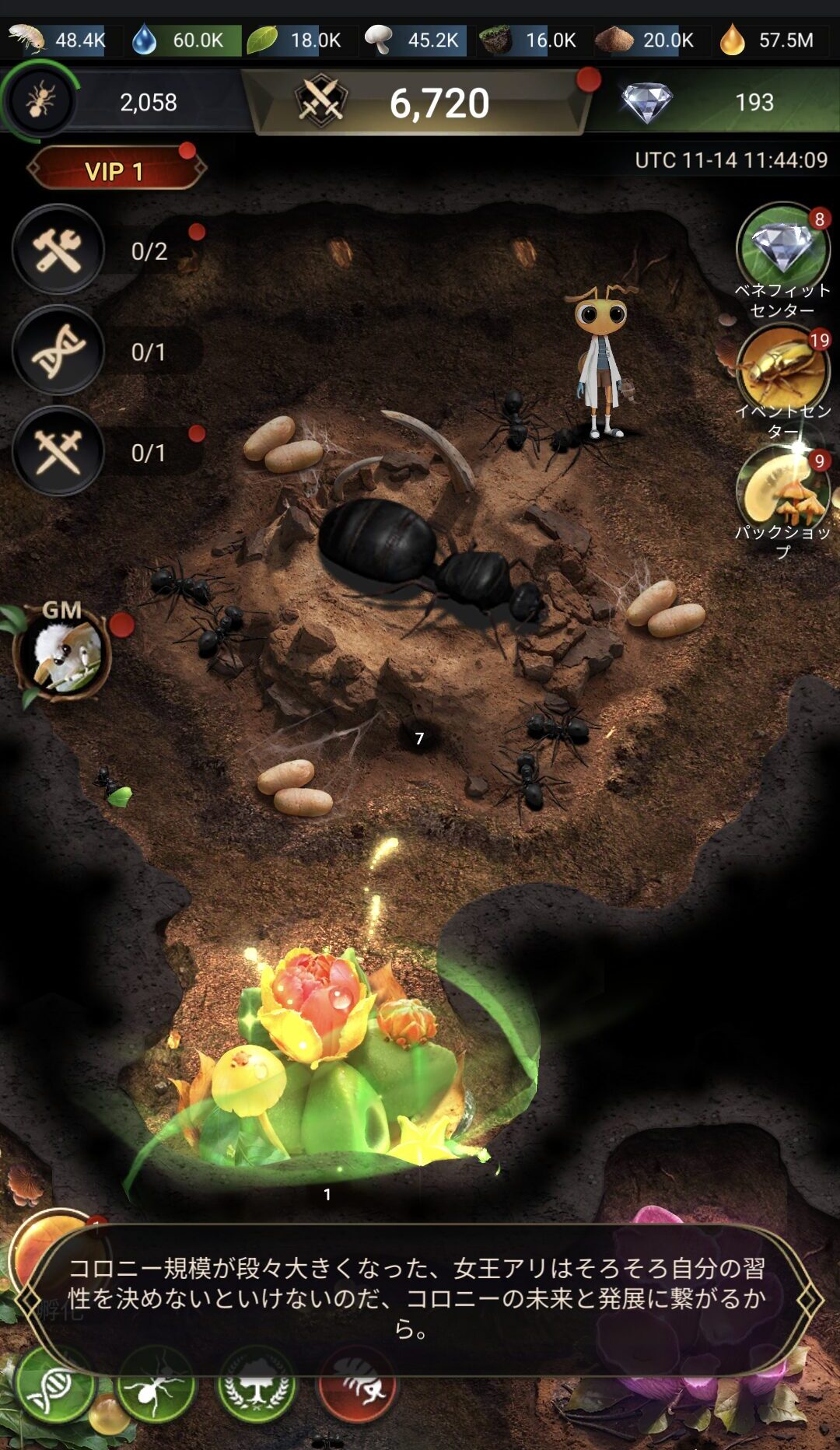Advance the queen ant dialogue text box

click(418, 1298)
